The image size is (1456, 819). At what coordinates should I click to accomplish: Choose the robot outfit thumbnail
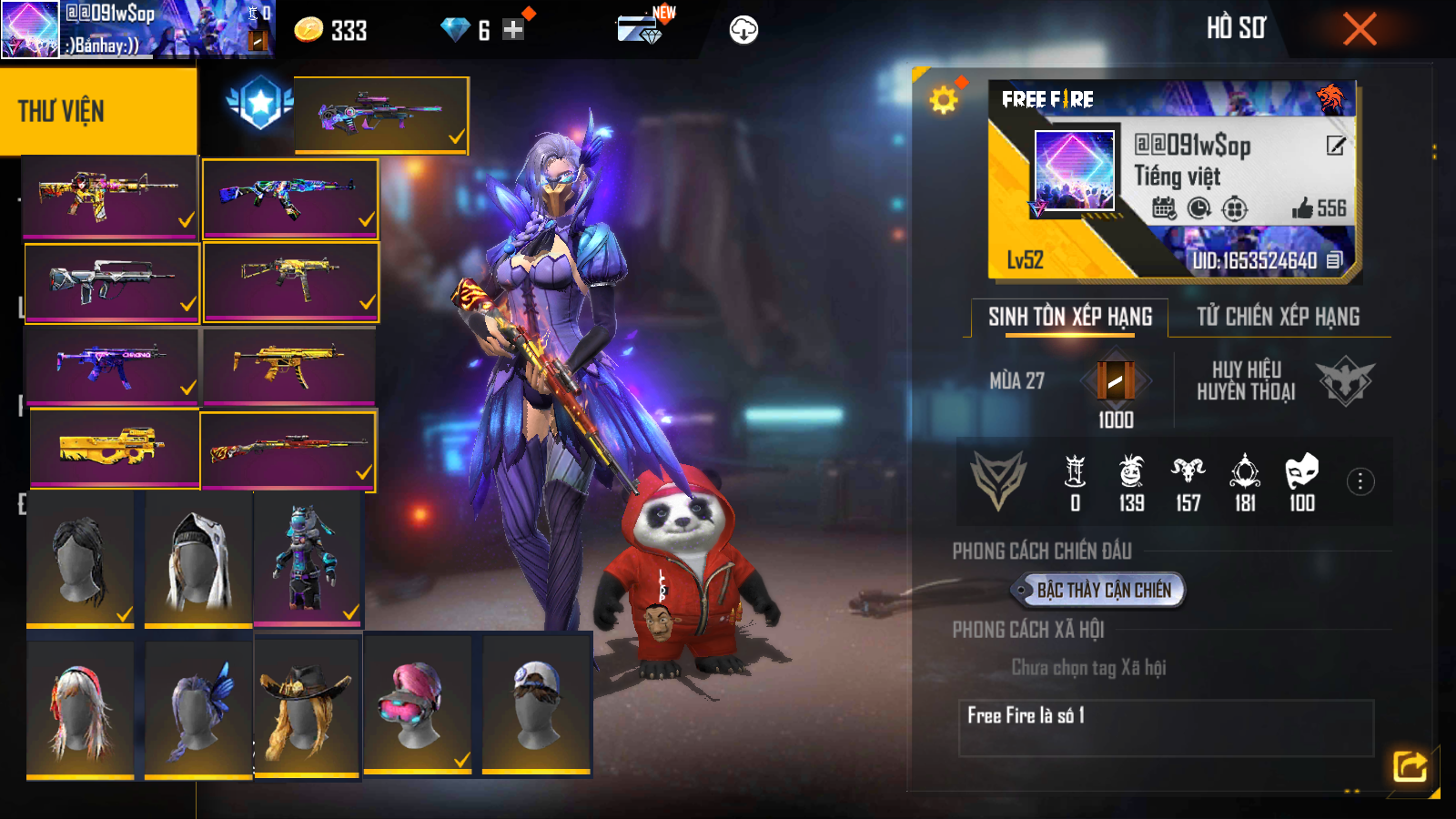308,559
